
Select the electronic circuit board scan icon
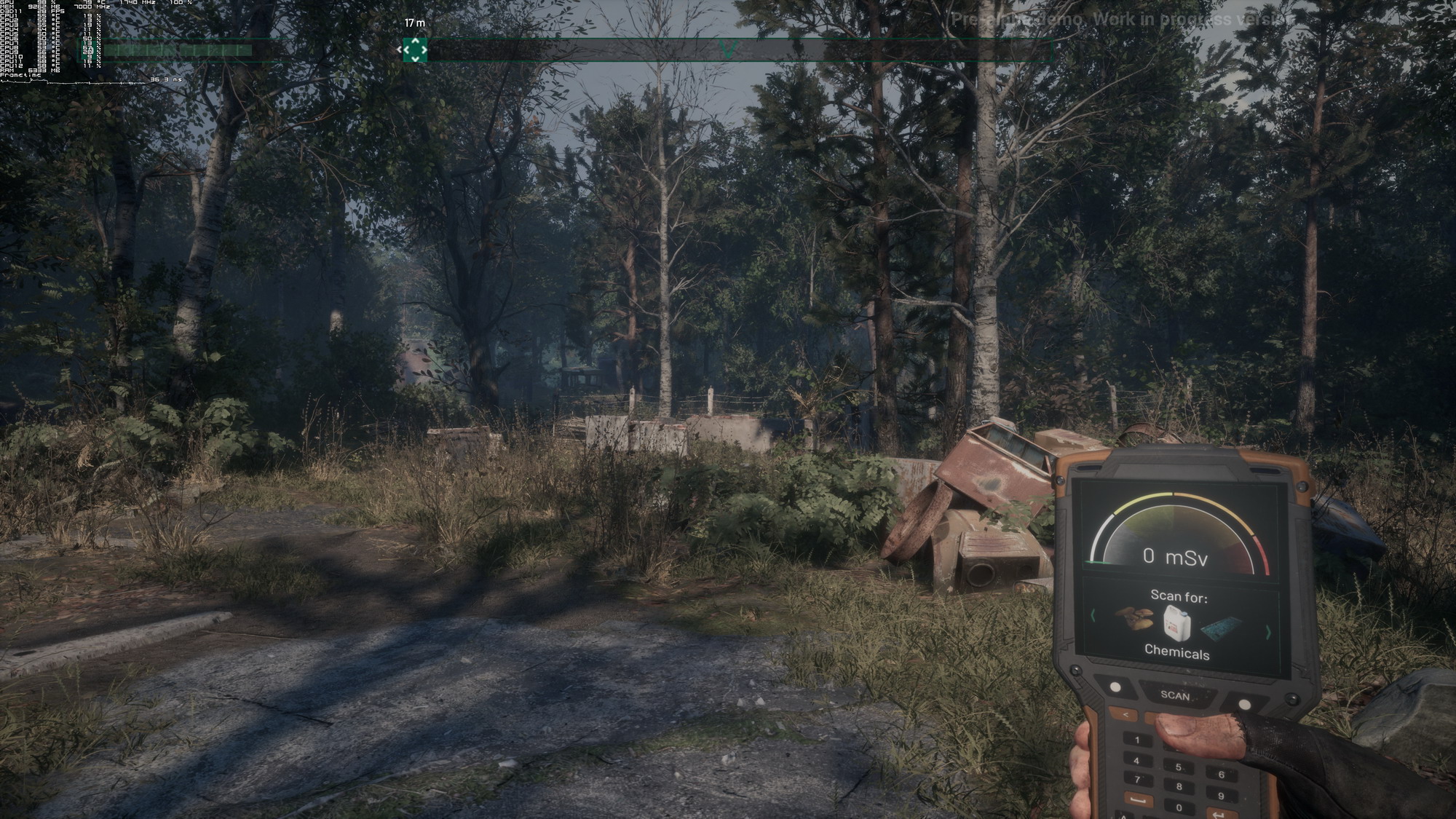tap(1221, 627)
